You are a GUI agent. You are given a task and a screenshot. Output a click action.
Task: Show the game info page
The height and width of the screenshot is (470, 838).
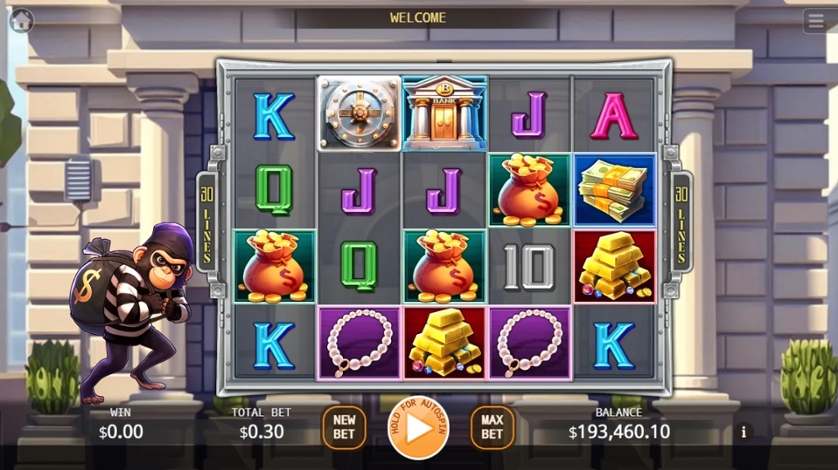[743, 432]
